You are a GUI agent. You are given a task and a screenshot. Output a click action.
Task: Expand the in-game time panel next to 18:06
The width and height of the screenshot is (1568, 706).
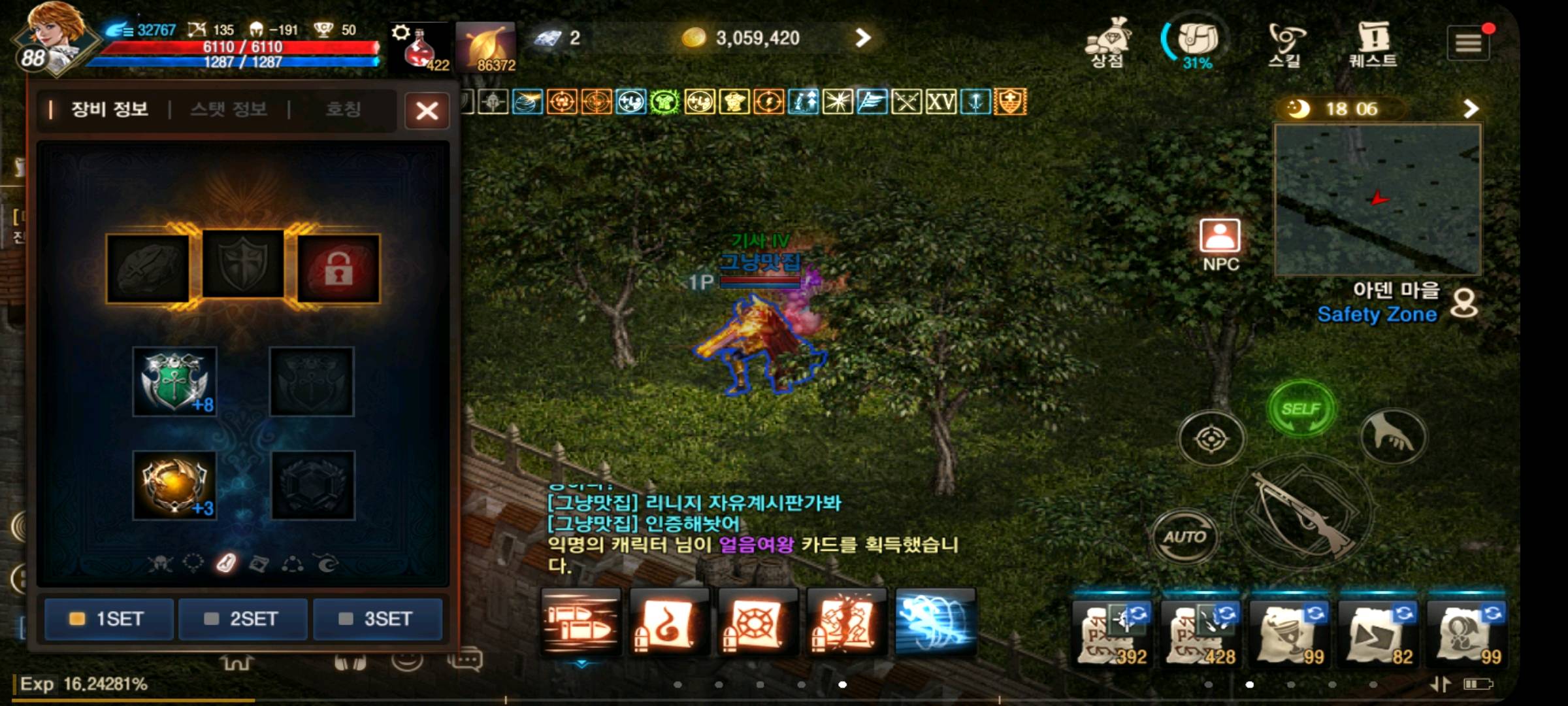pos(1471,109)
